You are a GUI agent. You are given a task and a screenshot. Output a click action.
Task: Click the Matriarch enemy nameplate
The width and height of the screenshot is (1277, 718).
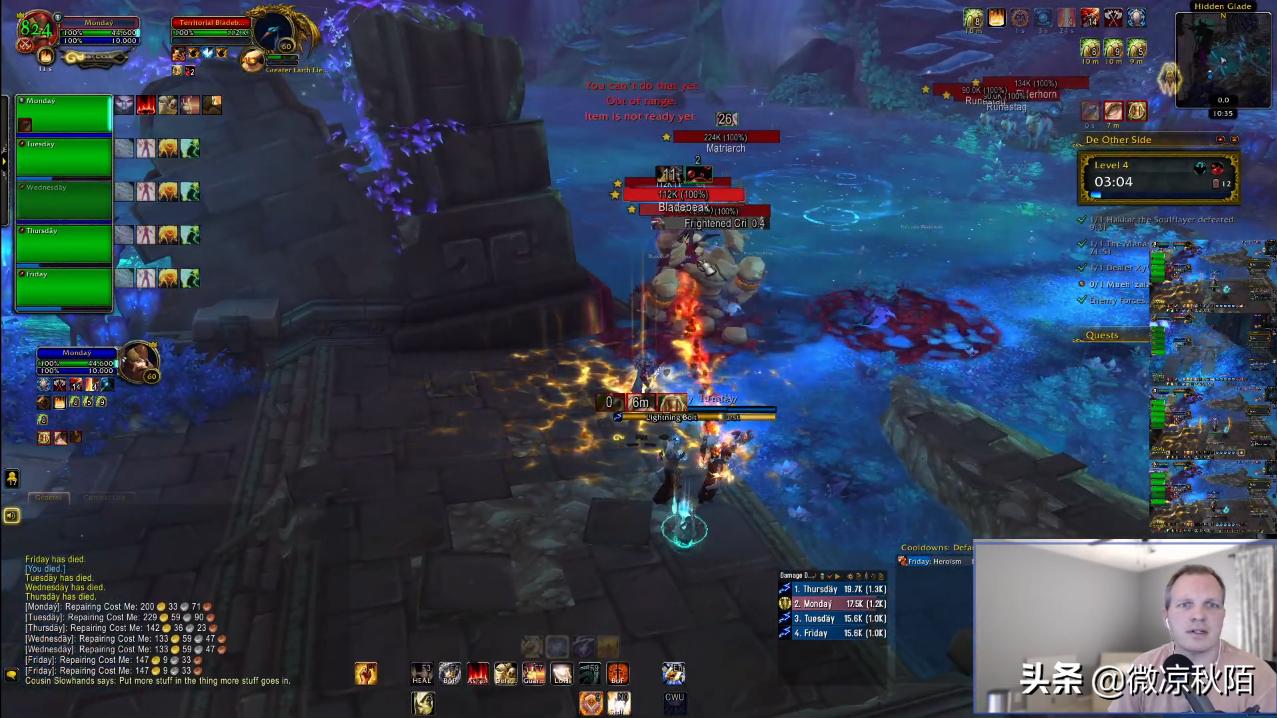pyautogui.click(x=726, y=137)
